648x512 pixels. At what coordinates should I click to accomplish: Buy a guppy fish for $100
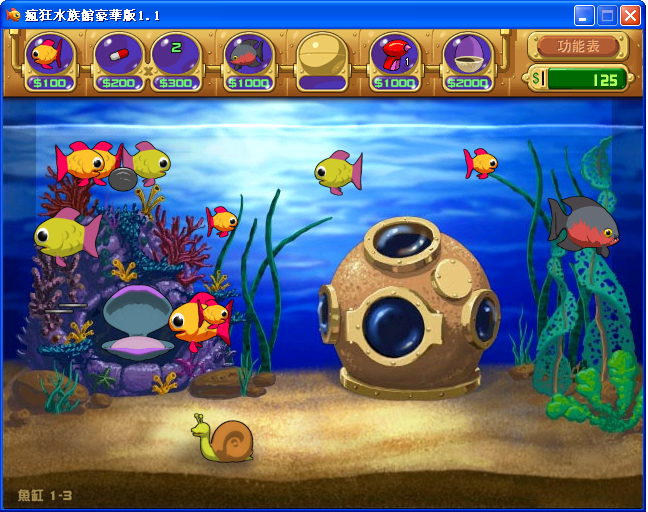pyautogui.click(x=49, y=58)
